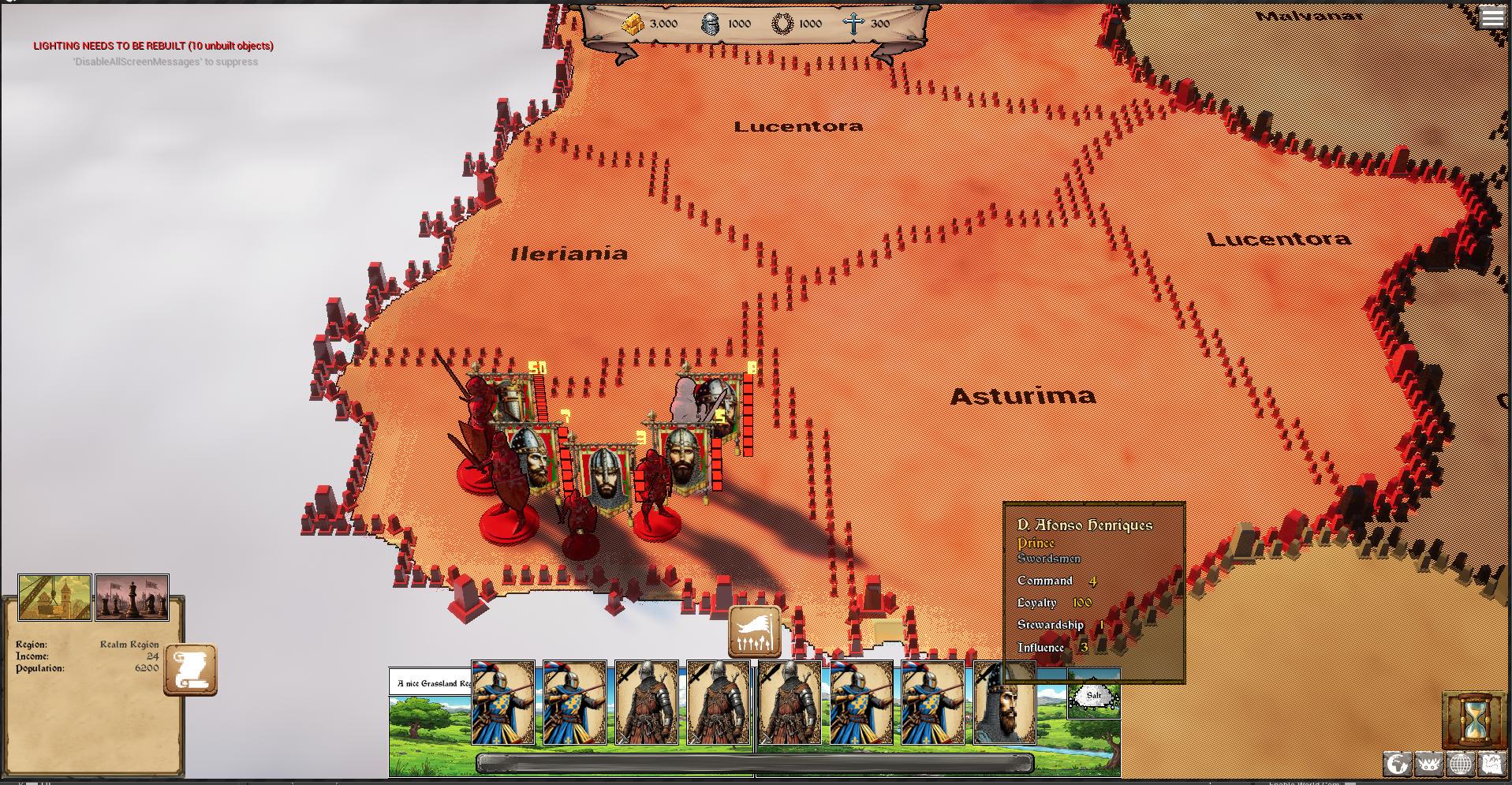Viewport: 1512px width, 785px height.
Task: Select the bearded prince unit card
Action: (x=1004, y=704)
